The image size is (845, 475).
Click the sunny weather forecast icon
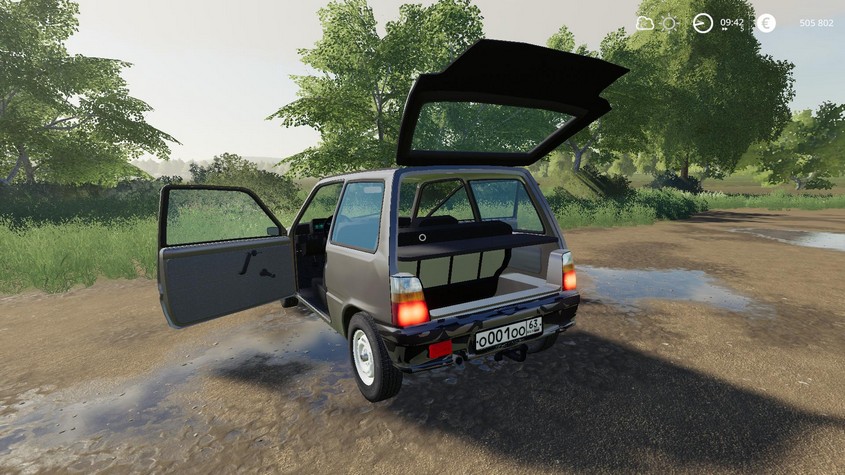click(x=669, y=23)
